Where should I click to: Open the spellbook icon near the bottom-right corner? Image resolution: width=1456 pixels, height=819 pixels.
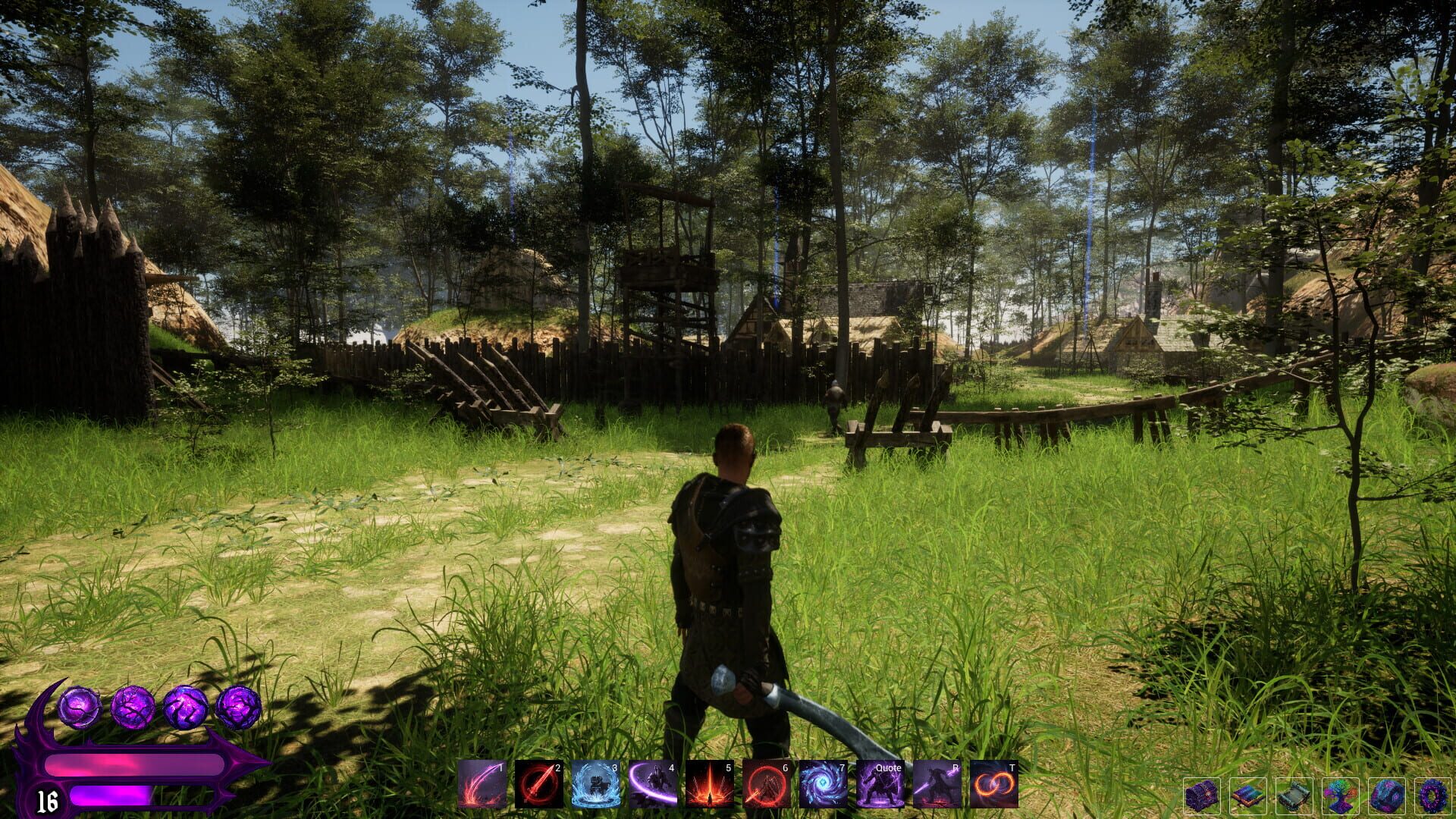1250,796
